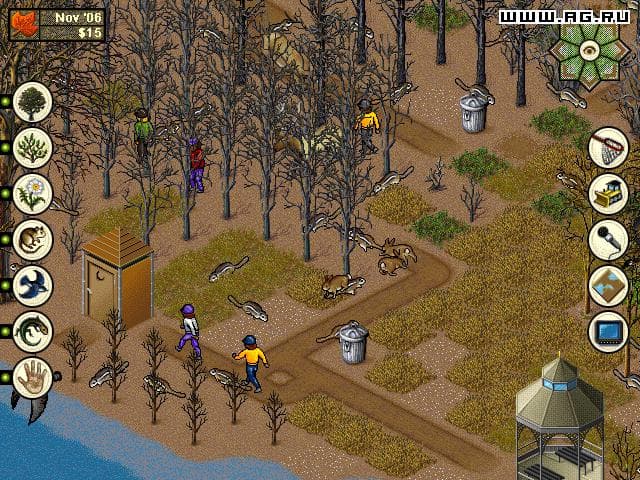Screen dimensions: 640x480
Task: Open the rodent mammal category
Action: pyautogui.click(x=33, y=239)
